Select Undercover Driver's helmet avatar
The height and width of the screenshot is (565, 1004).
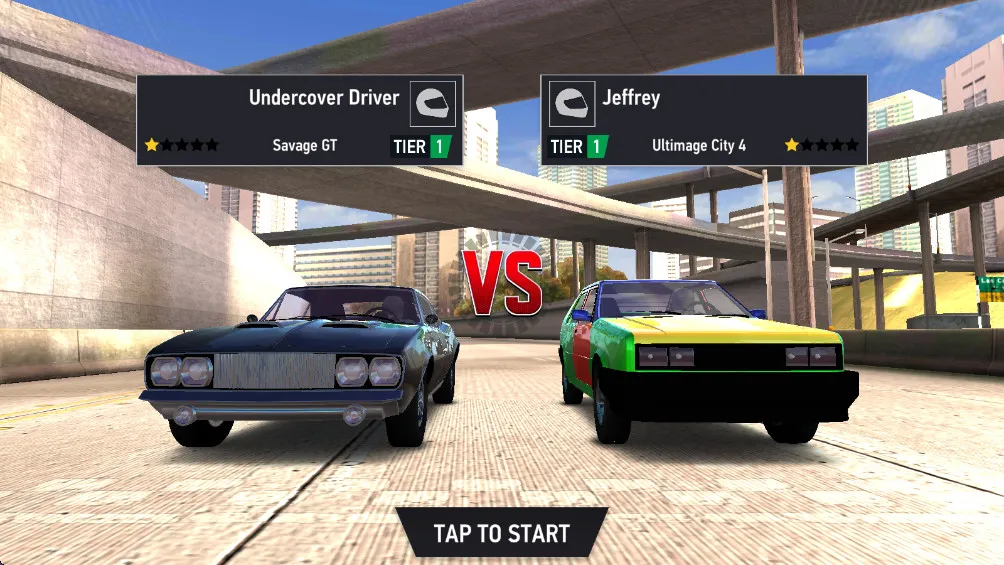click(x=433, y=104)
